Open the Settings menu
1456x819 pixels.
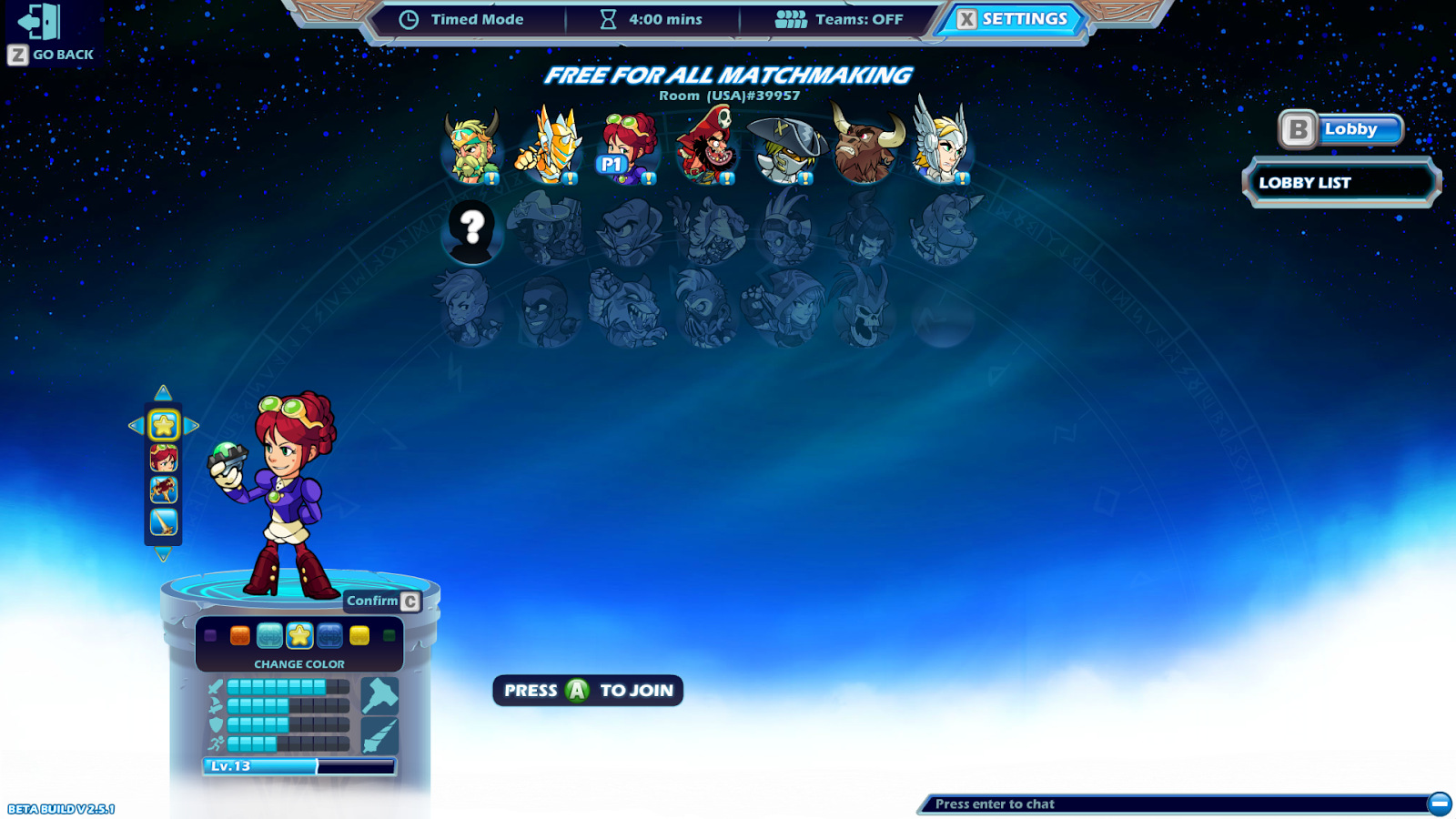coord(1013,18)
